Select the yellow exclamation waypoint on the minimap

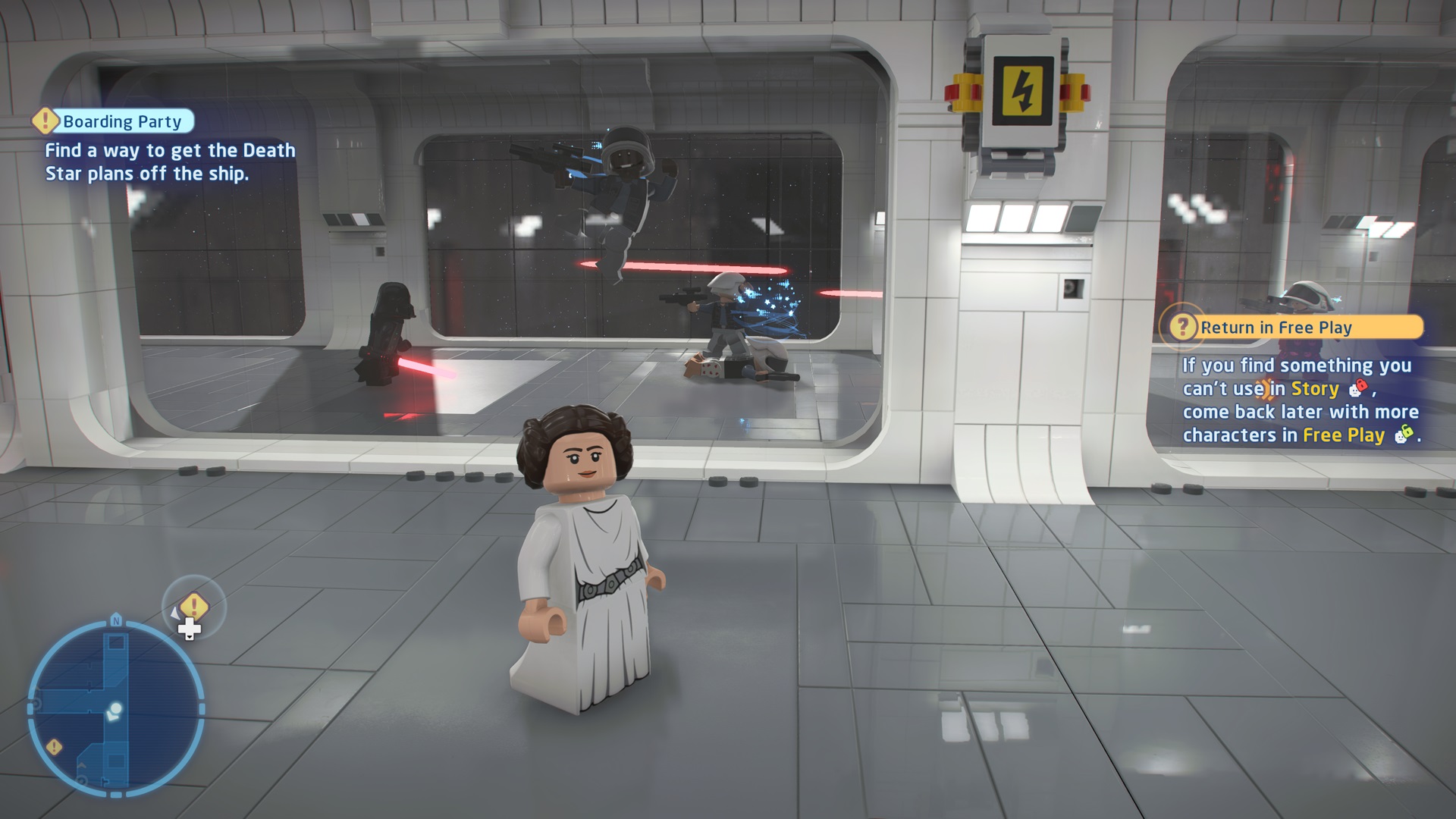(53, 746)
